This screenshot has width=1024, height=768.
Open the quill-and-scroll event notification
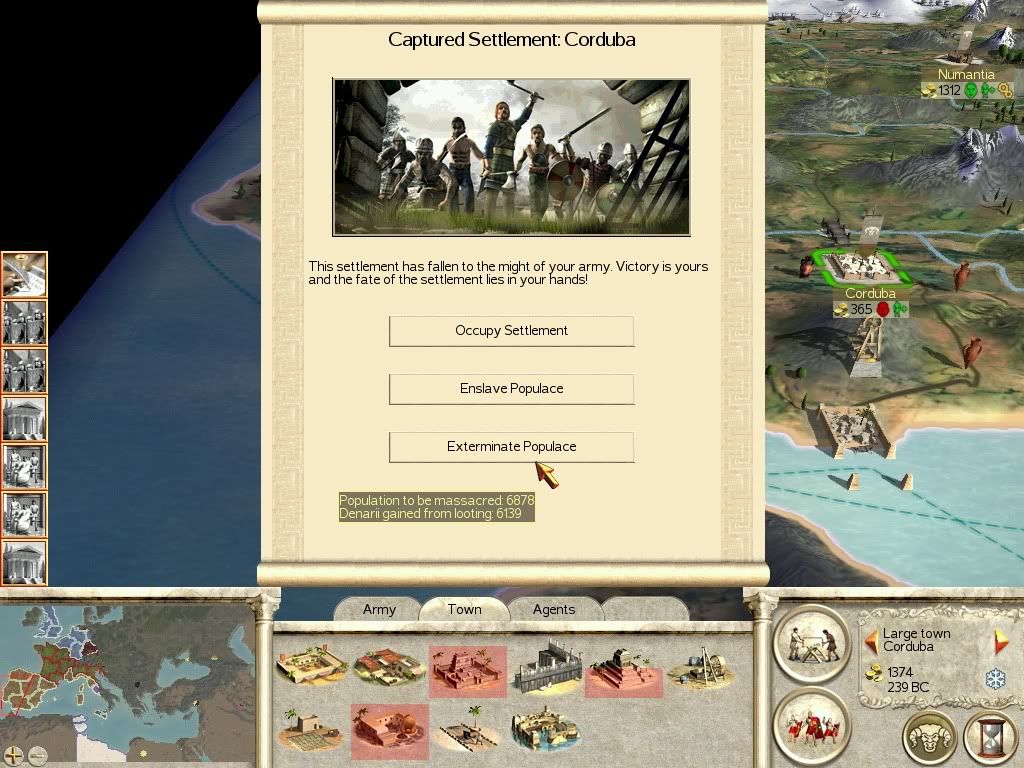(x=24, y=275)
